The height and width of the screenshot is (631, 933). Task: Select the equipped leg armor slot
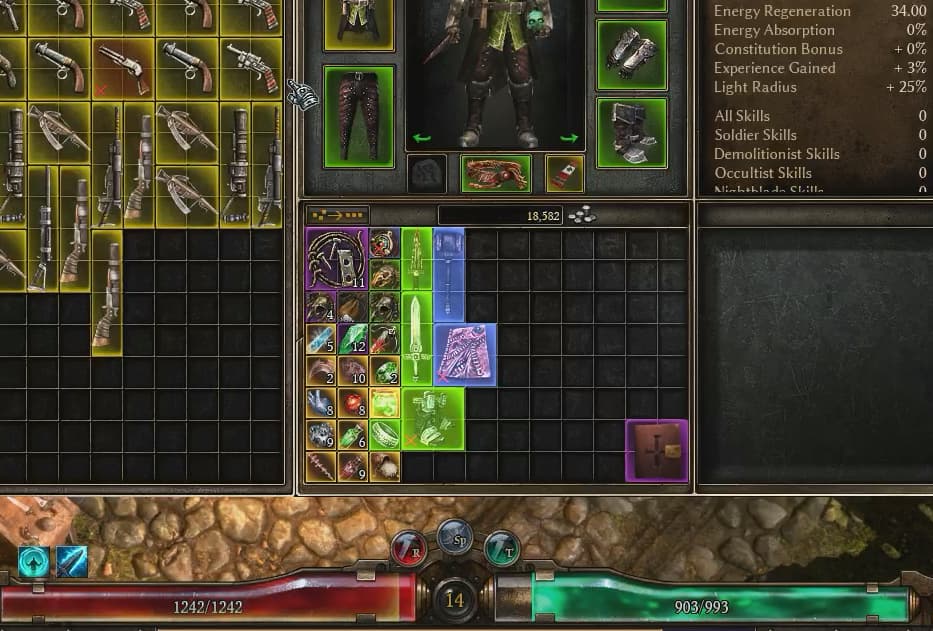[359, 116]
